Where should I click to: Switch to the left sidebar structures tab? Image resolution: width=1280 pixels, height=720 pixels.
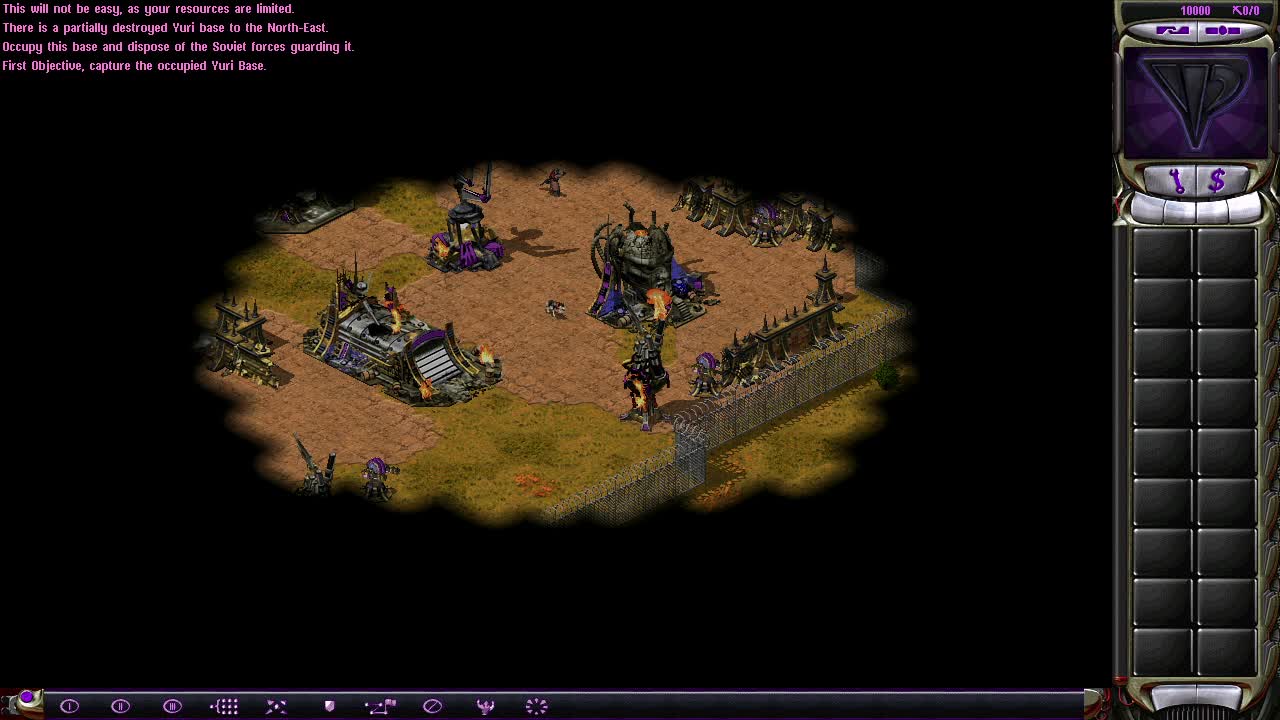(x=1172, y=28)
